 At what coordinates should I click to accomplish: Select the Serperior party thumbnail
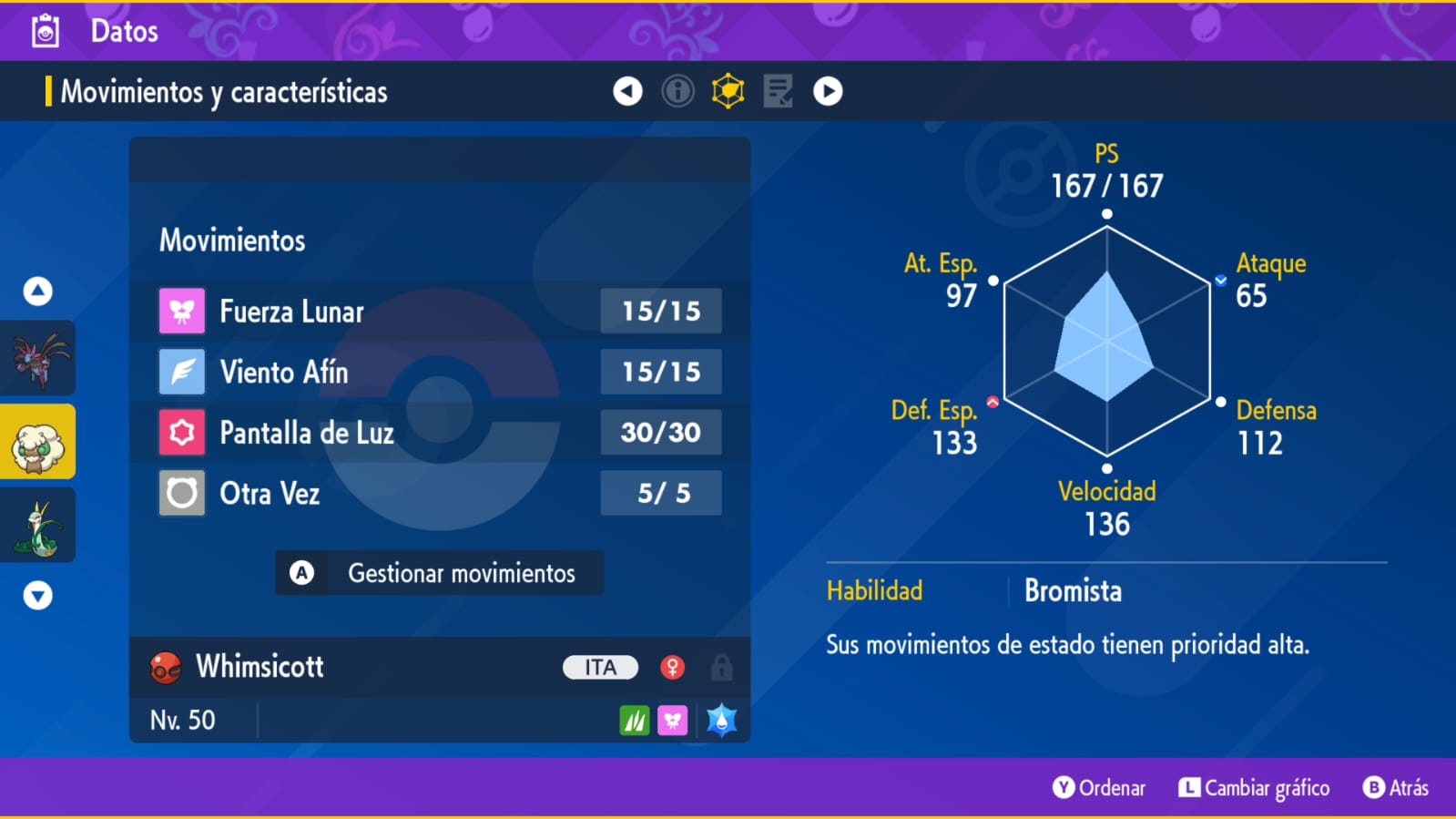(38, 526)
